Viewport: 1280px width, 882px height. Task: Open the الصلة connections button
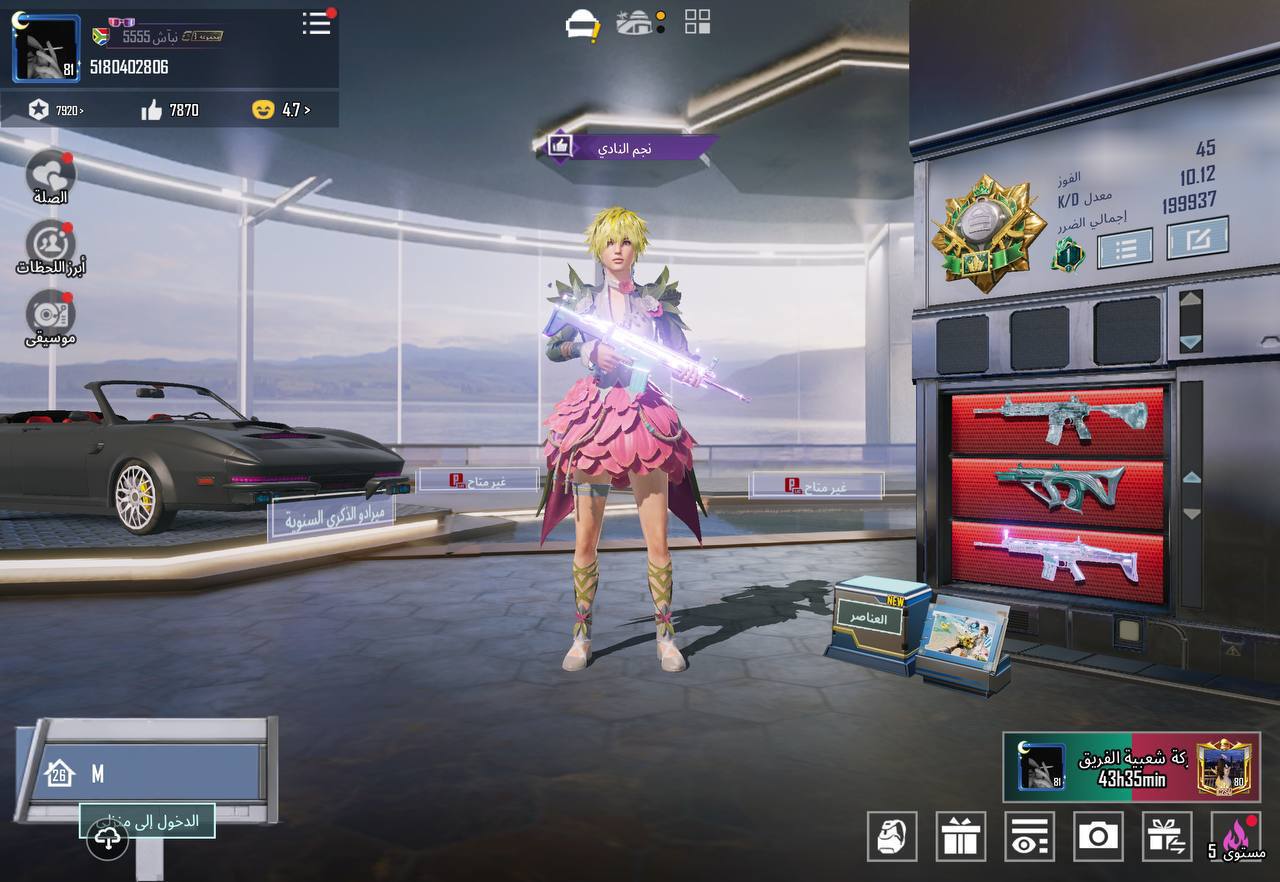(x=50, y=174)
